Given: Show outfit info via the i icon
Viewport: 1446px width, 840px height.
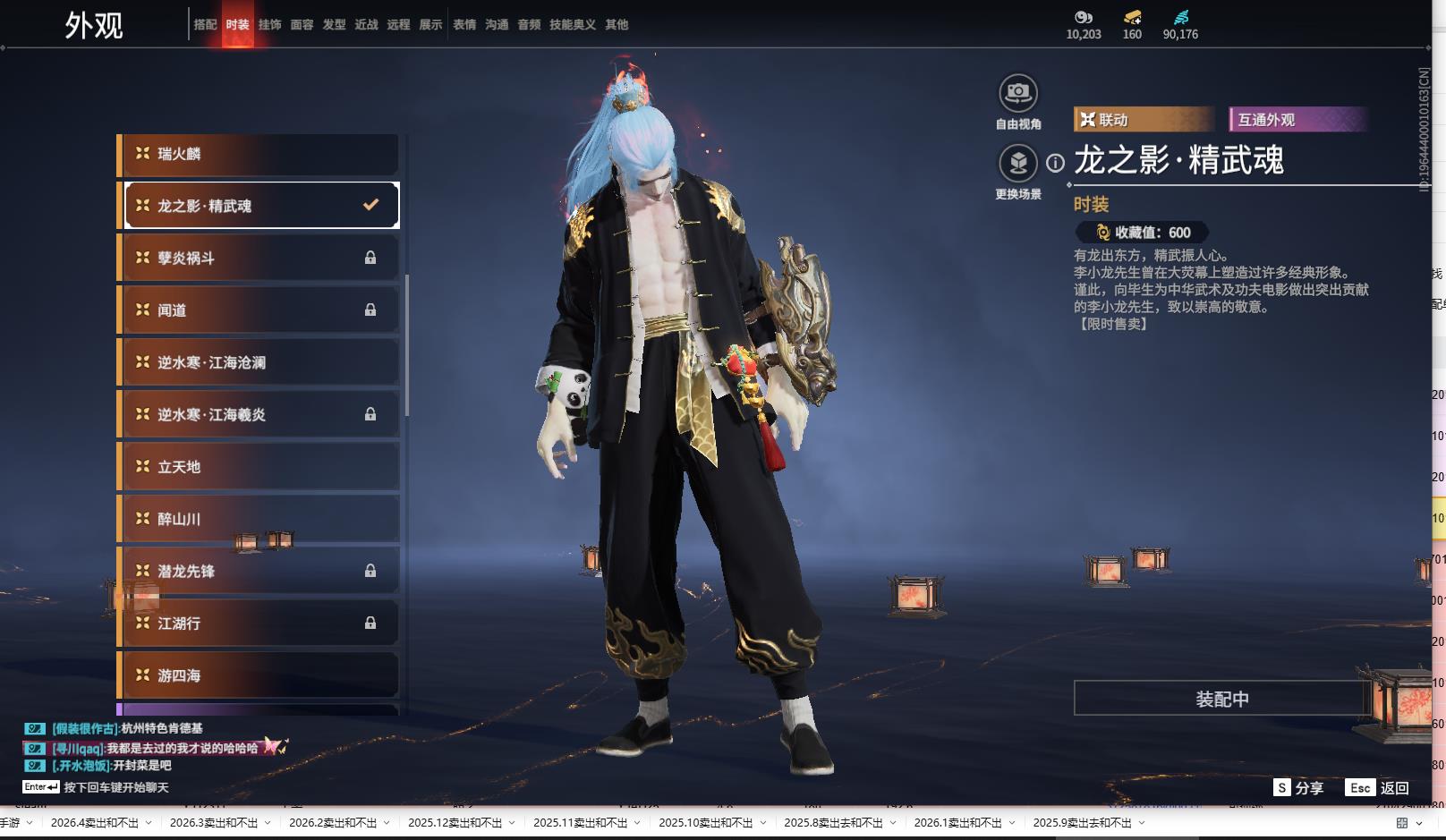Looking at the screenshot, I should tap(1056, 163).
